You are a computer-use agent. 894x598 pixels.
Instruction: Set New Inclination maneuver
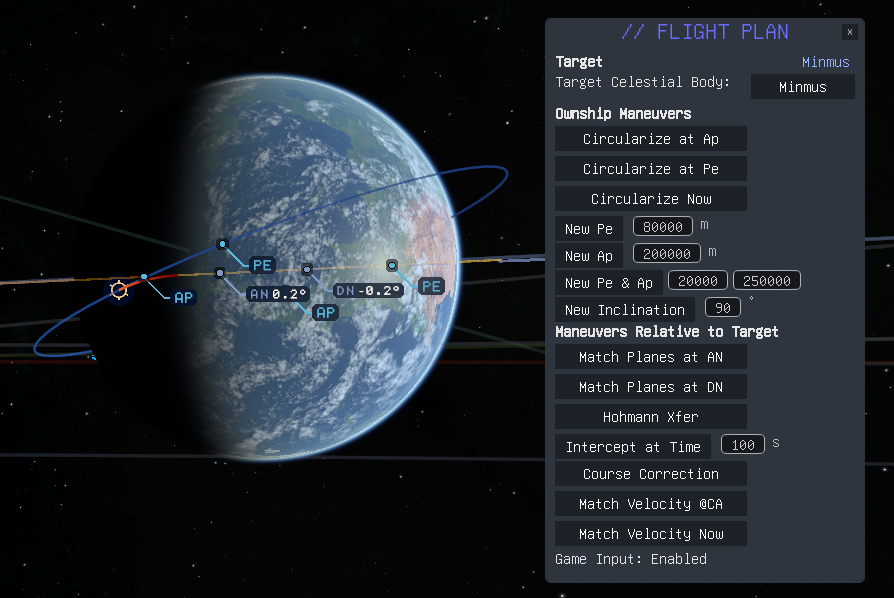(x=624, y=310)
